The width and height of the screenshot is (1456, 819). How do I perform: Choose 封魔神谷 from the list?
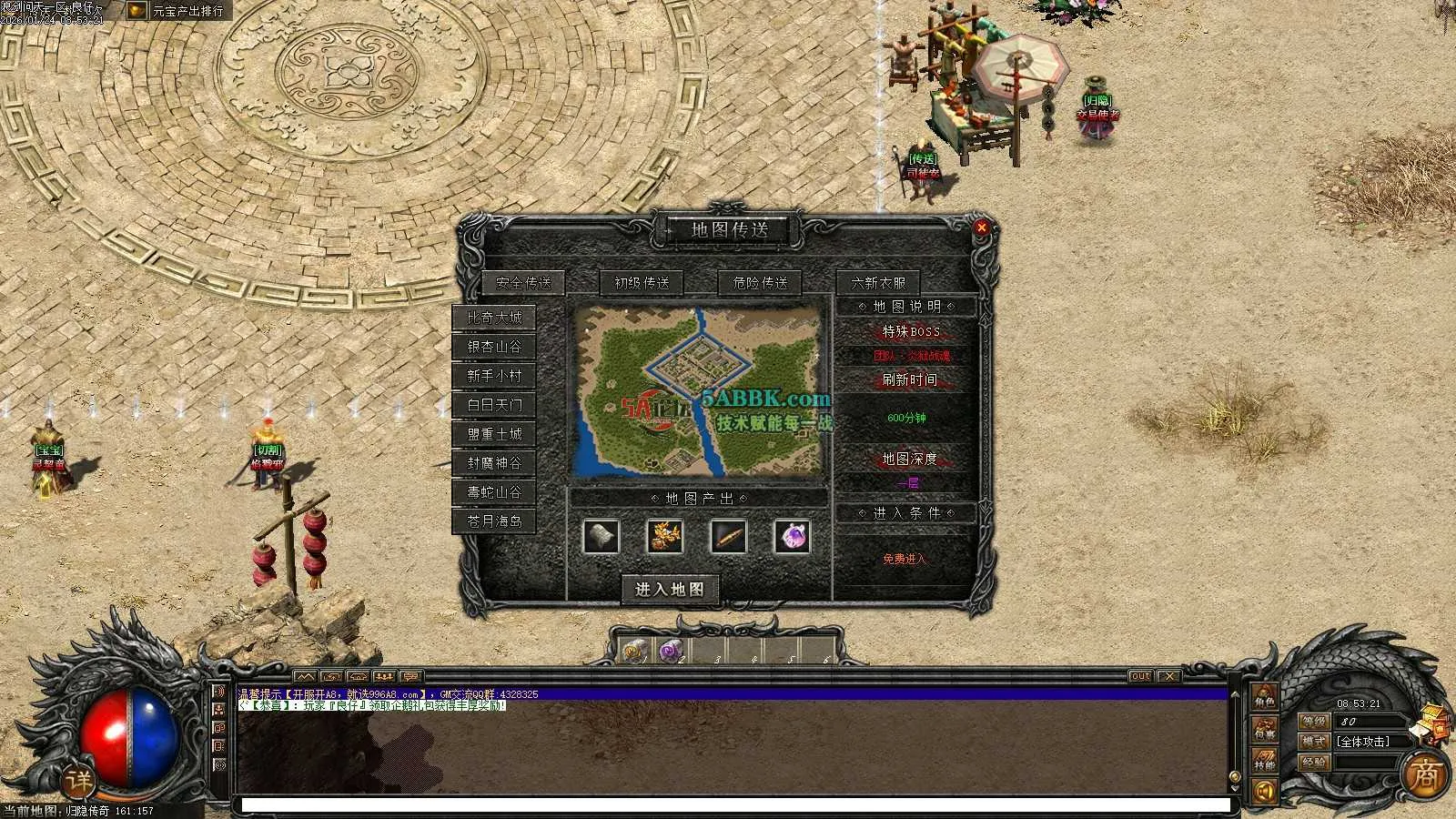494,463
